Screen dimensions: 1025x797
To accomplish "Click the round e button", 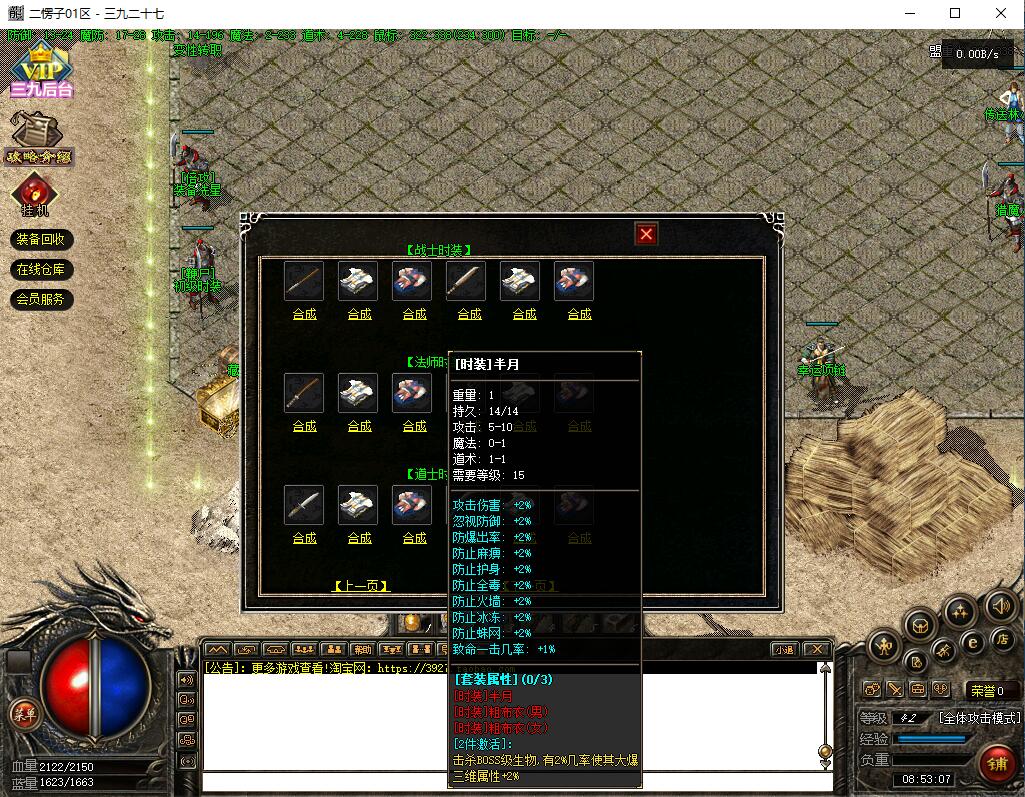I will click(x=971, y=642).
